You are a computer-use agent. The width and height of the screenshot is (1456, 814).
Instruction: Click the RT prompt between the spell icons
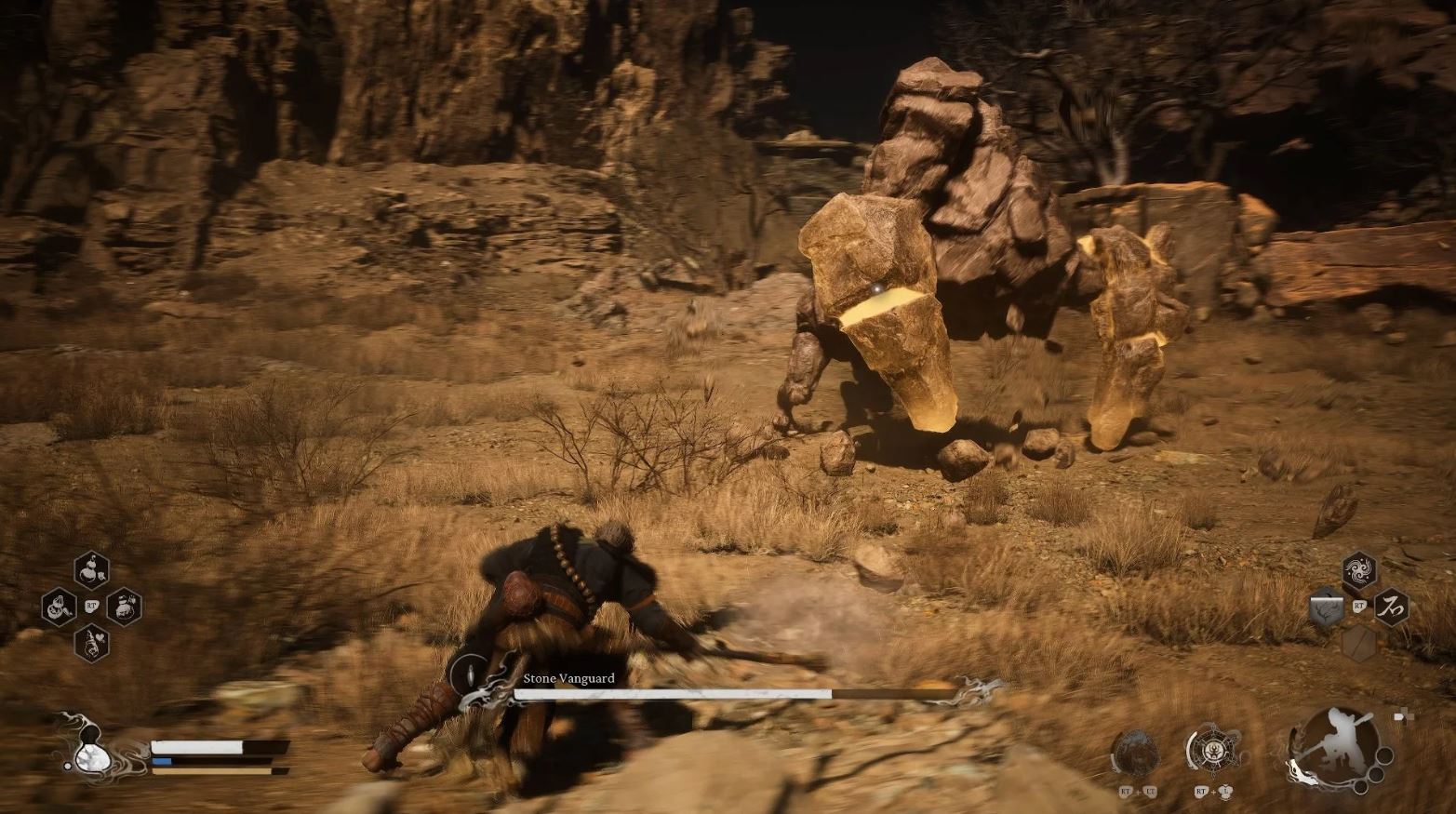(x=1359, y=606)
